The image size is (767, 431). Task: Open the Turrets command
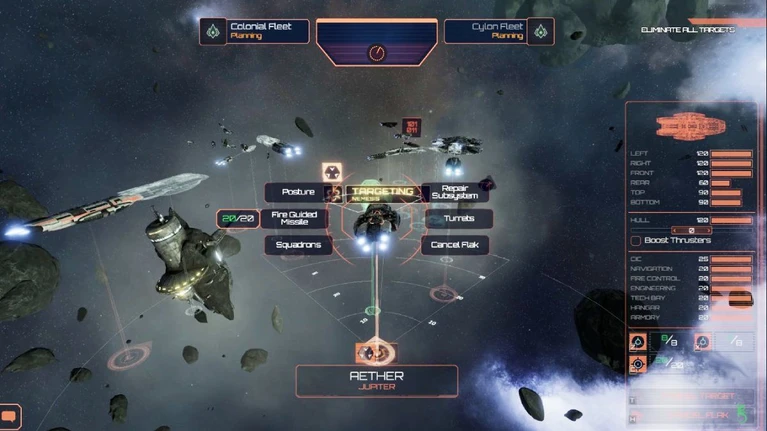click(x=456, y=218)
